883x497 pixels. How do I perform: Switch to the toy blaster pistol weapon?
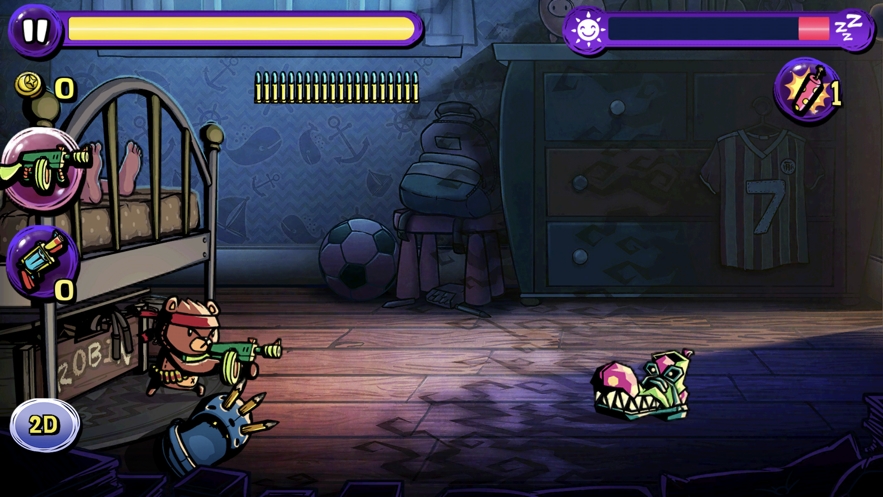tap(42, 260)
